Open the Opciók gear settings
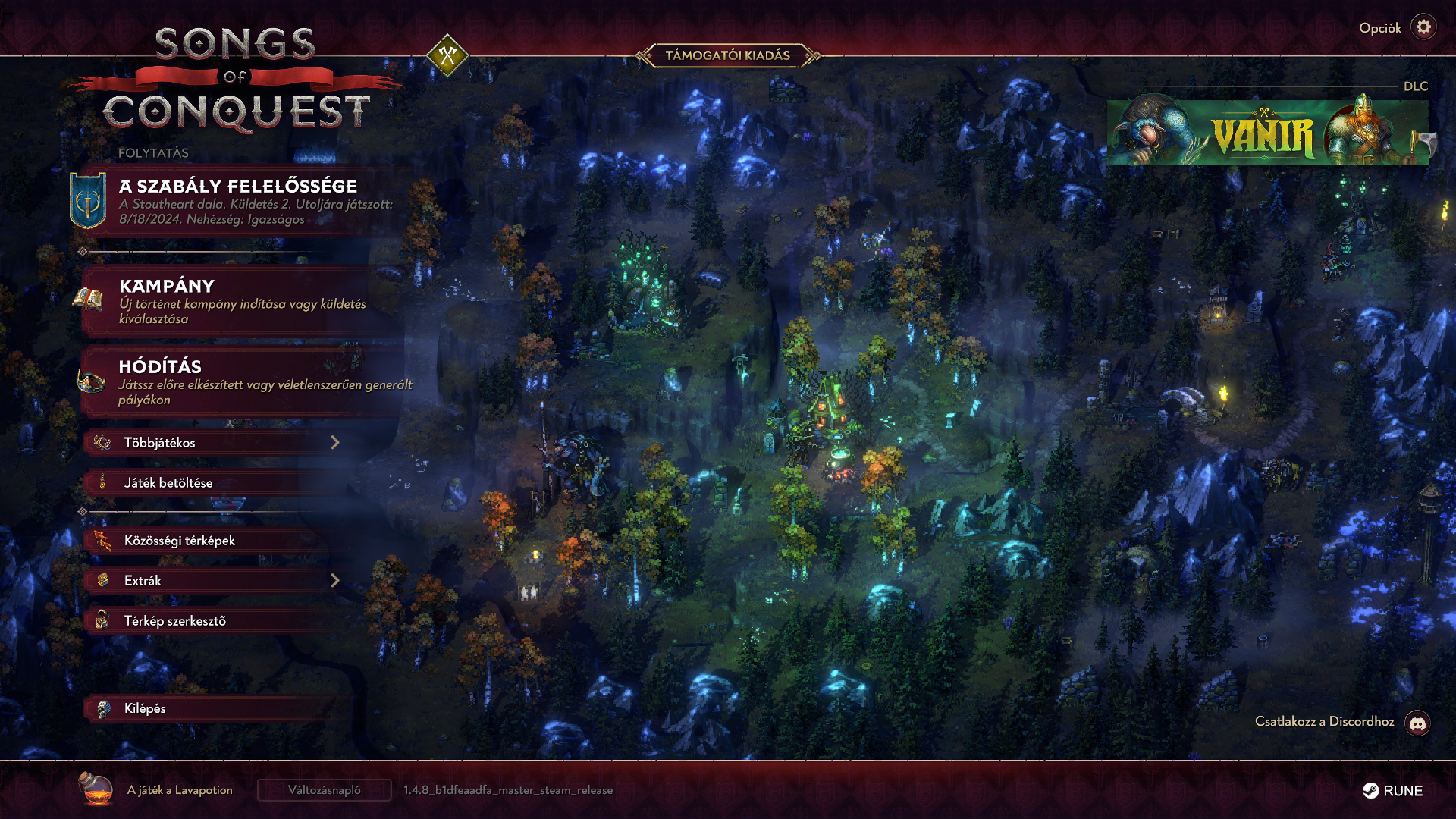The height and width of the screenshot is (819, 1456). coord(1423,28)
